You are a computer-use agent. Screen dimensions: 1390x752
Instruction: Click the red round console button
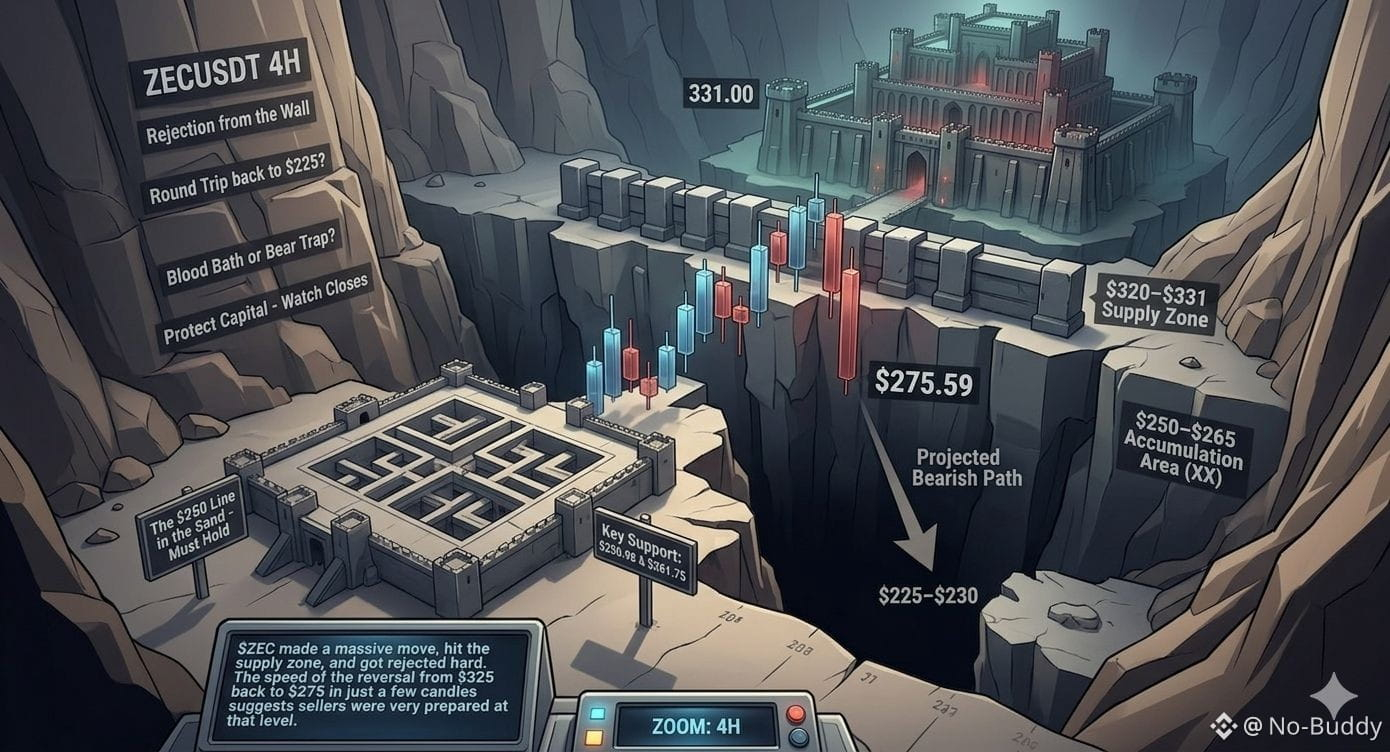[x=797, y=713]
